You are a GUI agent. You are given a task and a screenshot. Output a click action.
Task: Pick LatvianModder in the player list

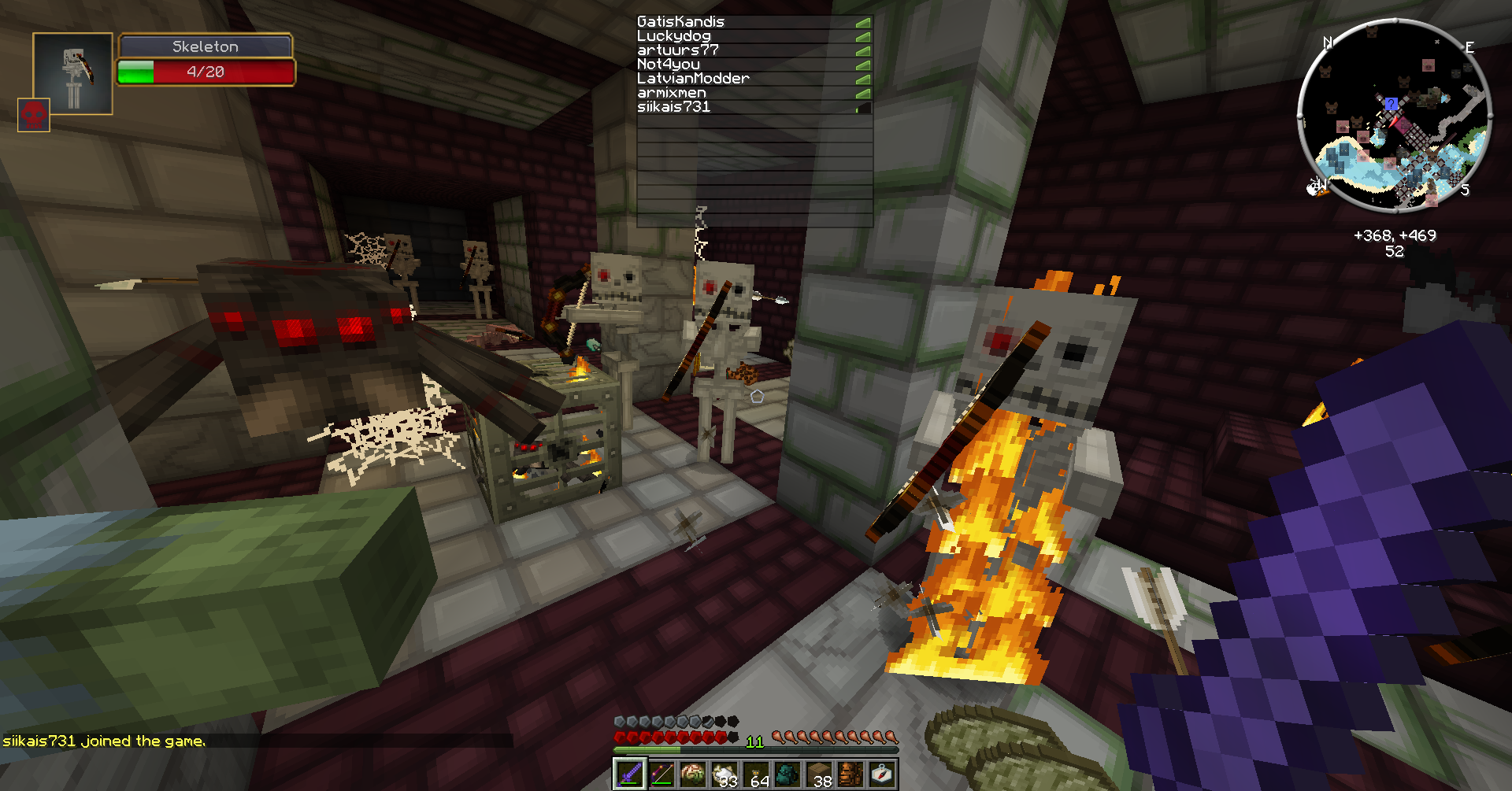pyautogui.click(x=693, y=79)
